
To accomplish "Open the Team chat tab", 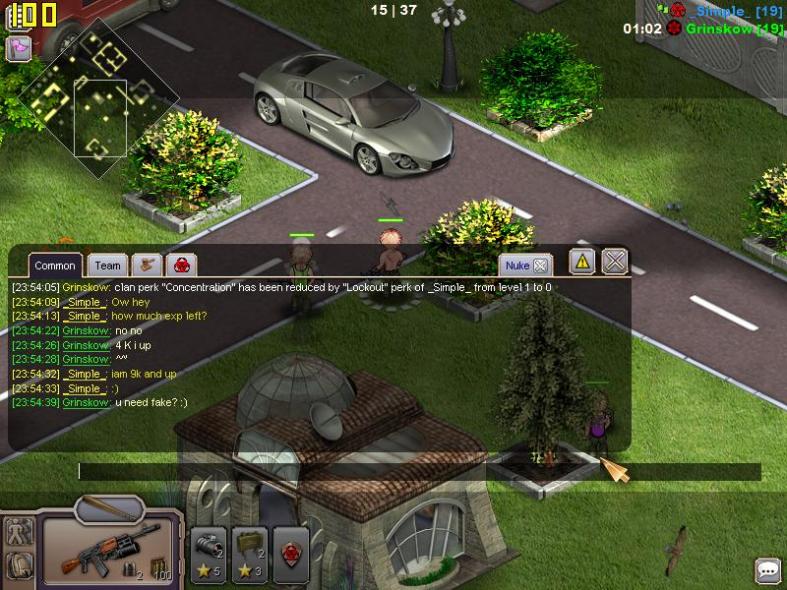I will pyautogui.click(x=107, y=265).
